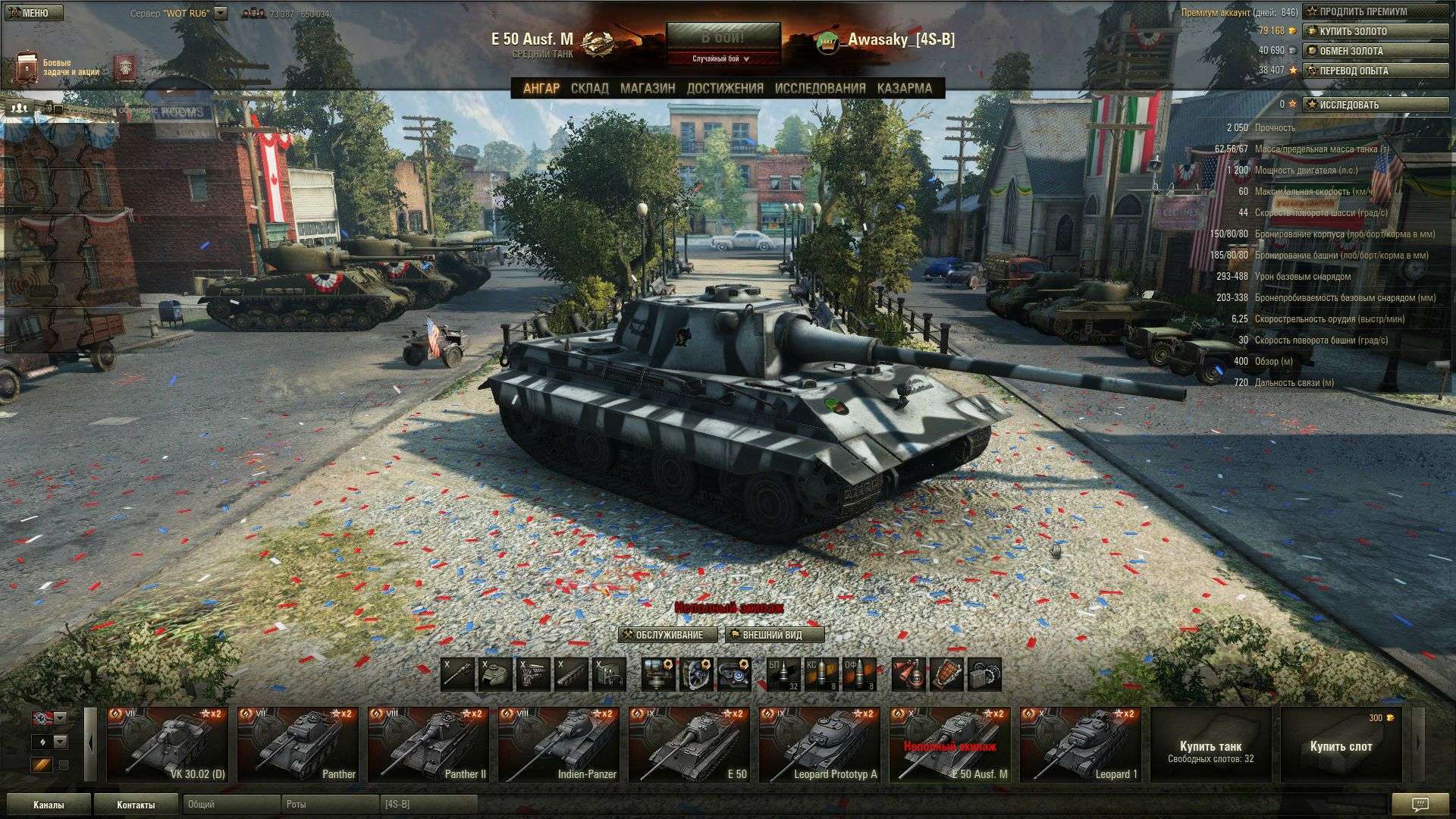Open the КАЗАРМА tab

click(x=904, y=88)
